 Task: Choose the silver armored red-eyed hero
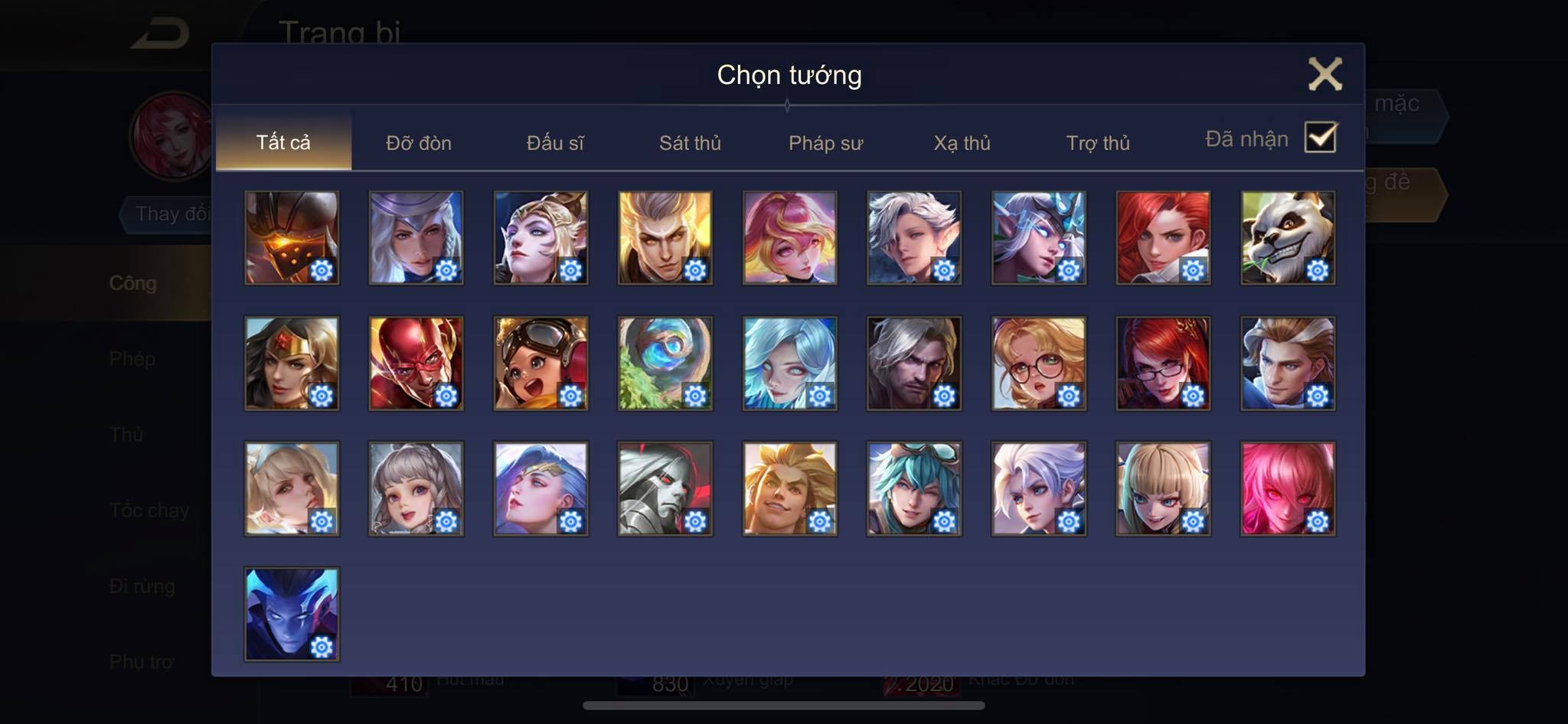click(665, 488)
